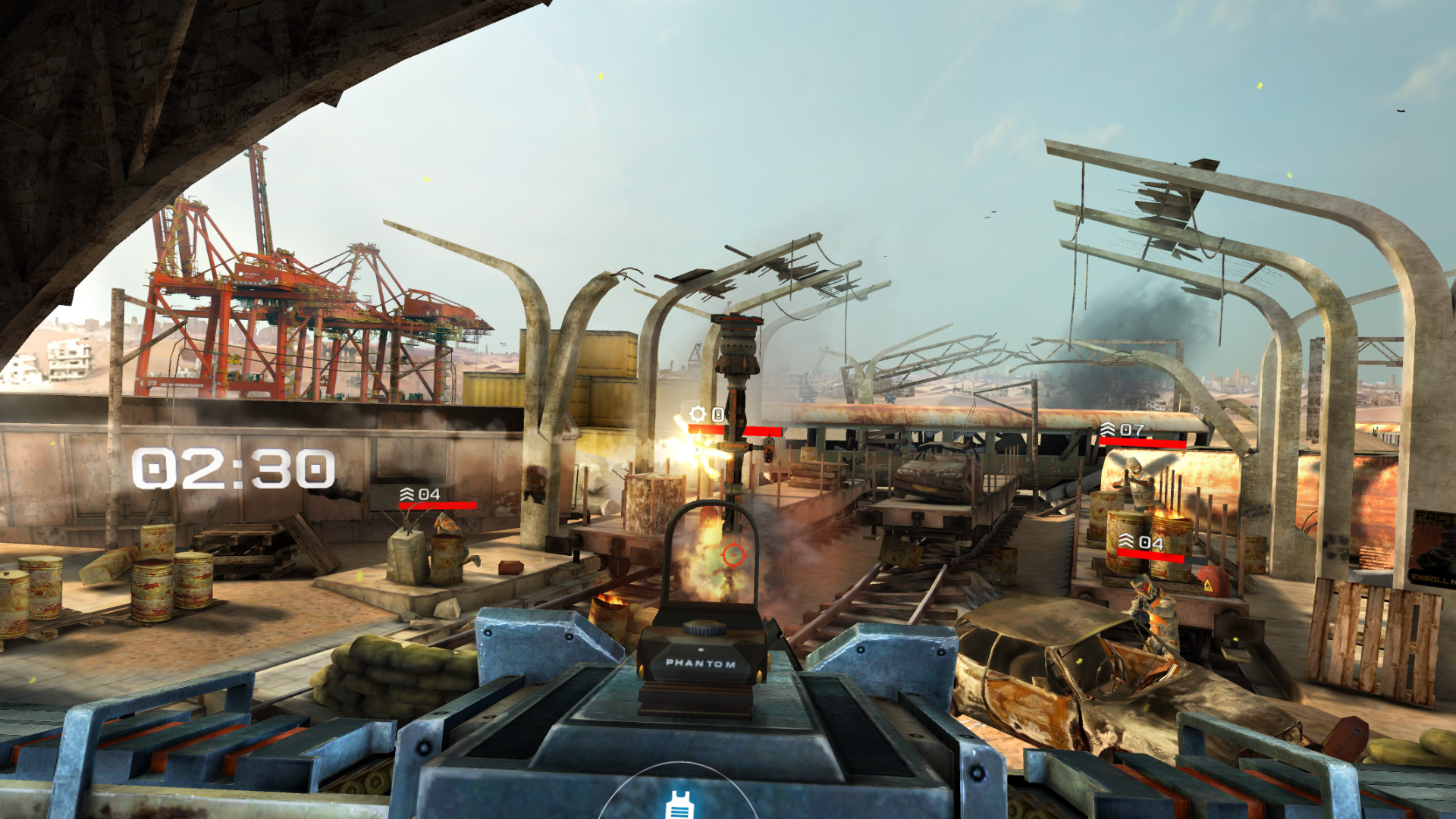Click the double-chevron on the 04 enemy marker left

pos(406,493)
